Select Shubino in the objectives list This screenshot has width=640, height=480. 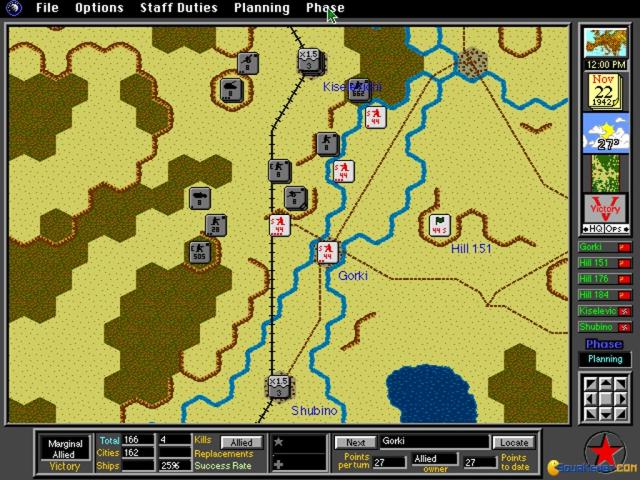pos(604,327)
